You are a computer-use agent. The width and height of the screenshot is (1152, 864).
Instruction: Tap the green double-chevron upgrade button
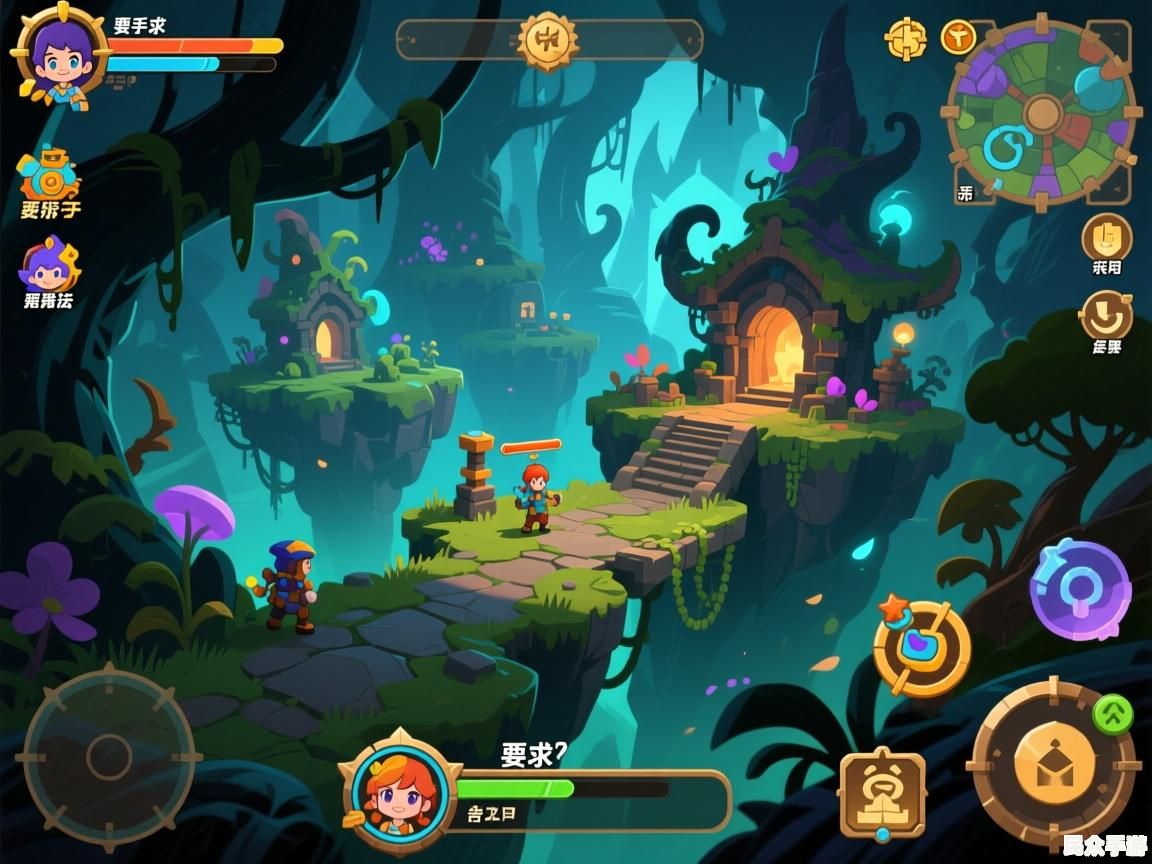point(1112,714)
